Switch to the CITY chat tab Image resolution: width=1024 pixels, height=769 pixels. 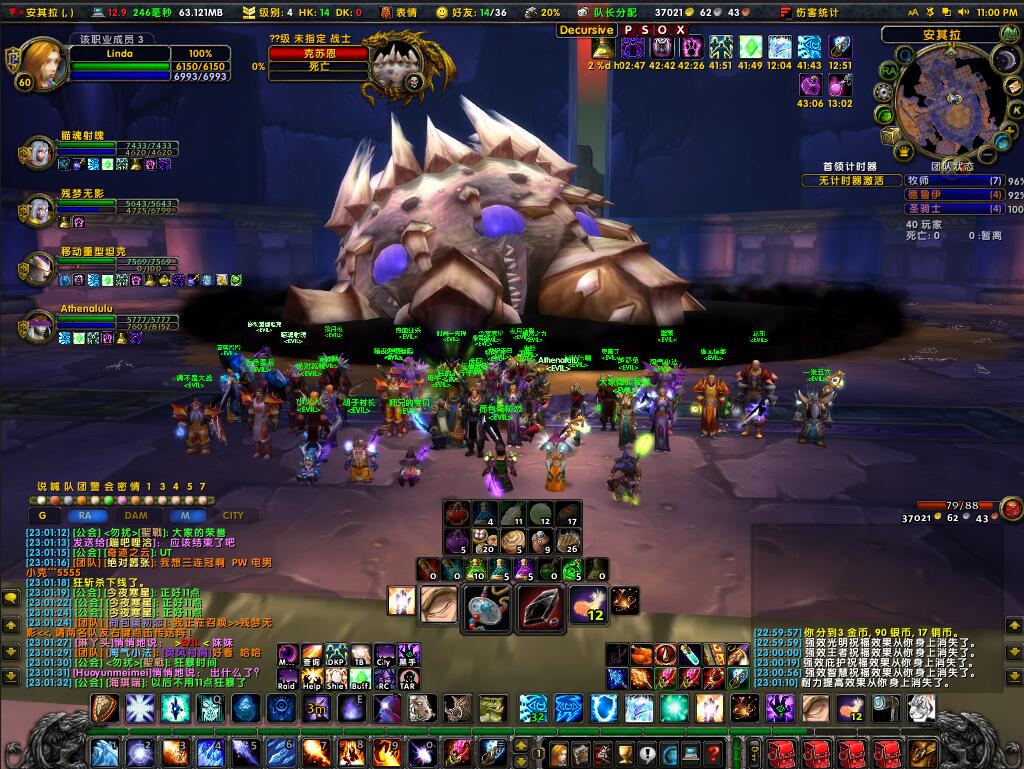click(233, 516)
